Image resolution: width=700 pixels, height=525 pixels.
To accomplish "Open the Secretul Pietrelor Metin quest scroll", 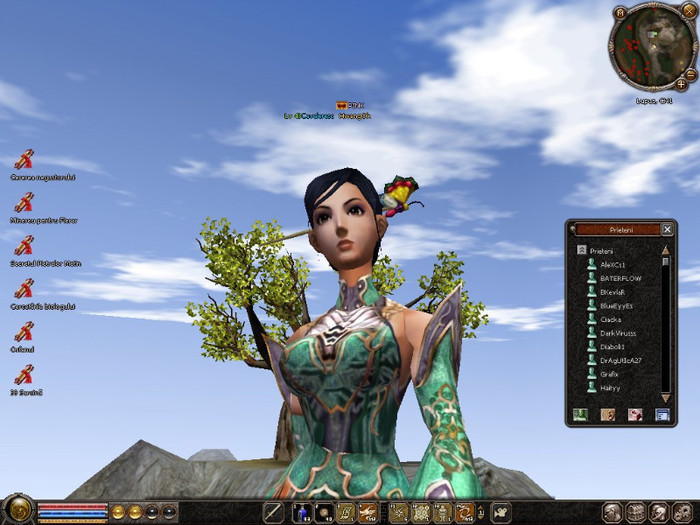I will pyautogui.click(x=24, y=245).
